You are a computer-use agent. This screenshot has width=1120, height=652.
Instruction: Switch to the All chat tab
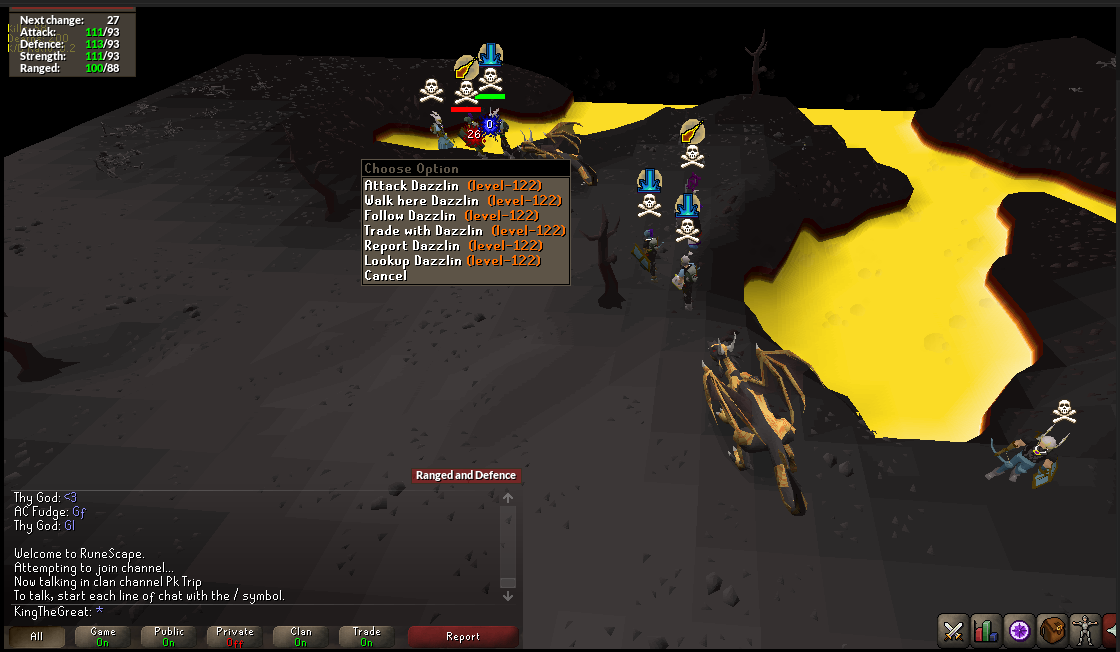[x=37, y=637]
